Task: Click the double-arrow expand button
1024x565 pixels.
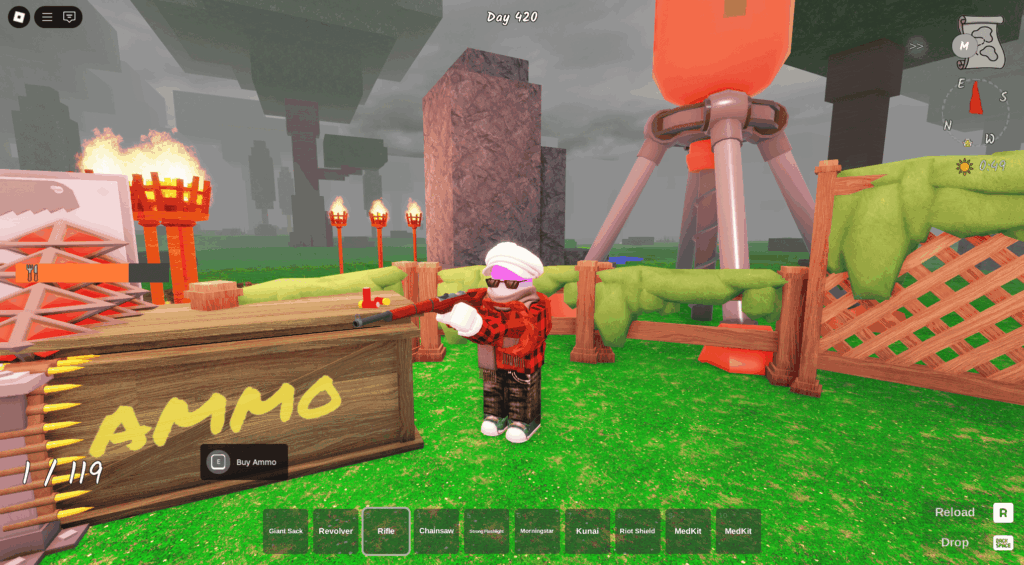Action: (x=916, y=46)
